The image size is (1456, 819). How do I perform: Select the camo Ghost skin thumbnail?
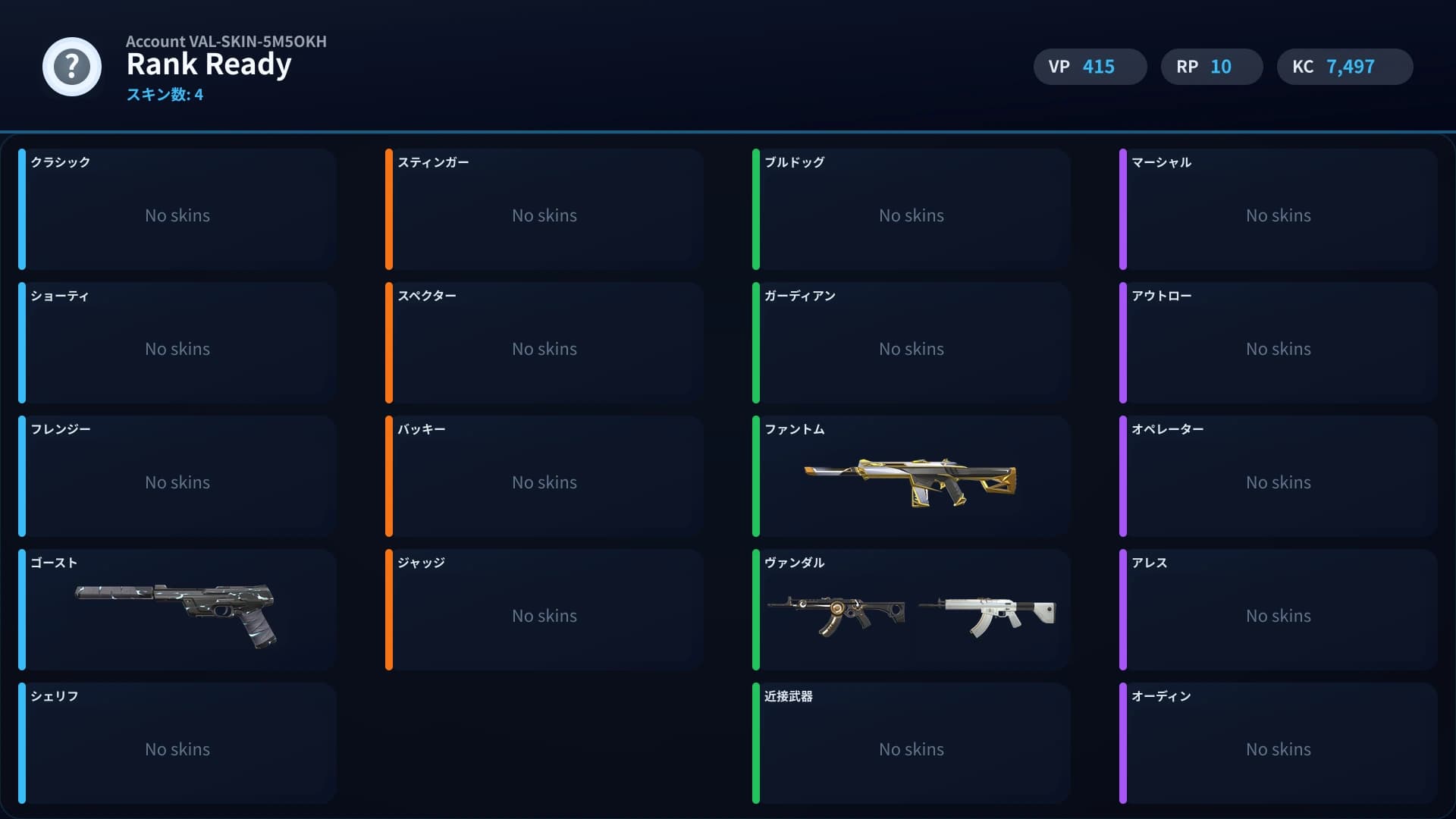click(173, 610)
